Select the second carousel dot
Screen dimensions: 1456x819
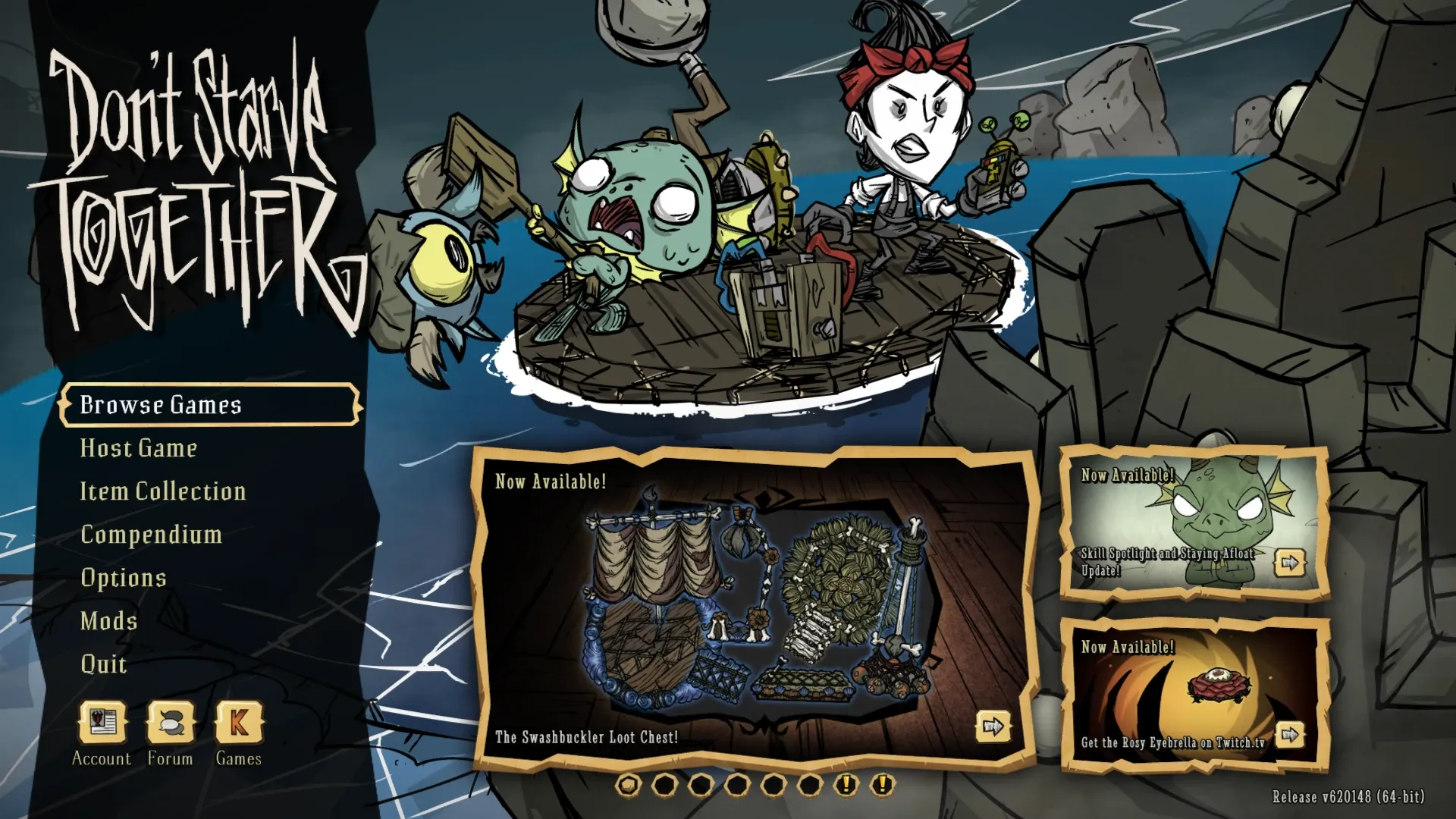coord(665,787)
